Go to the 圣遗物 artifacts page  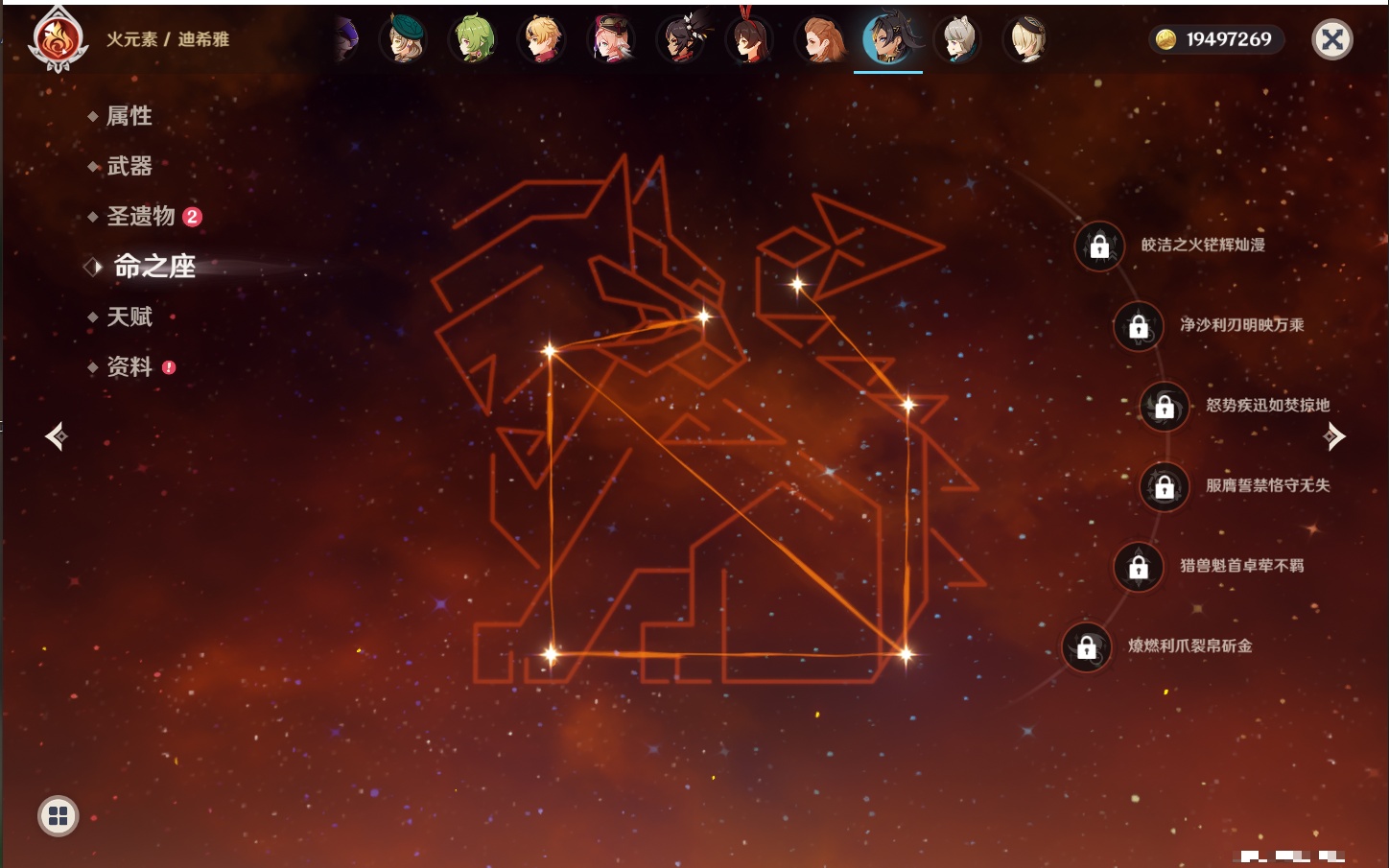coord(140,217)
